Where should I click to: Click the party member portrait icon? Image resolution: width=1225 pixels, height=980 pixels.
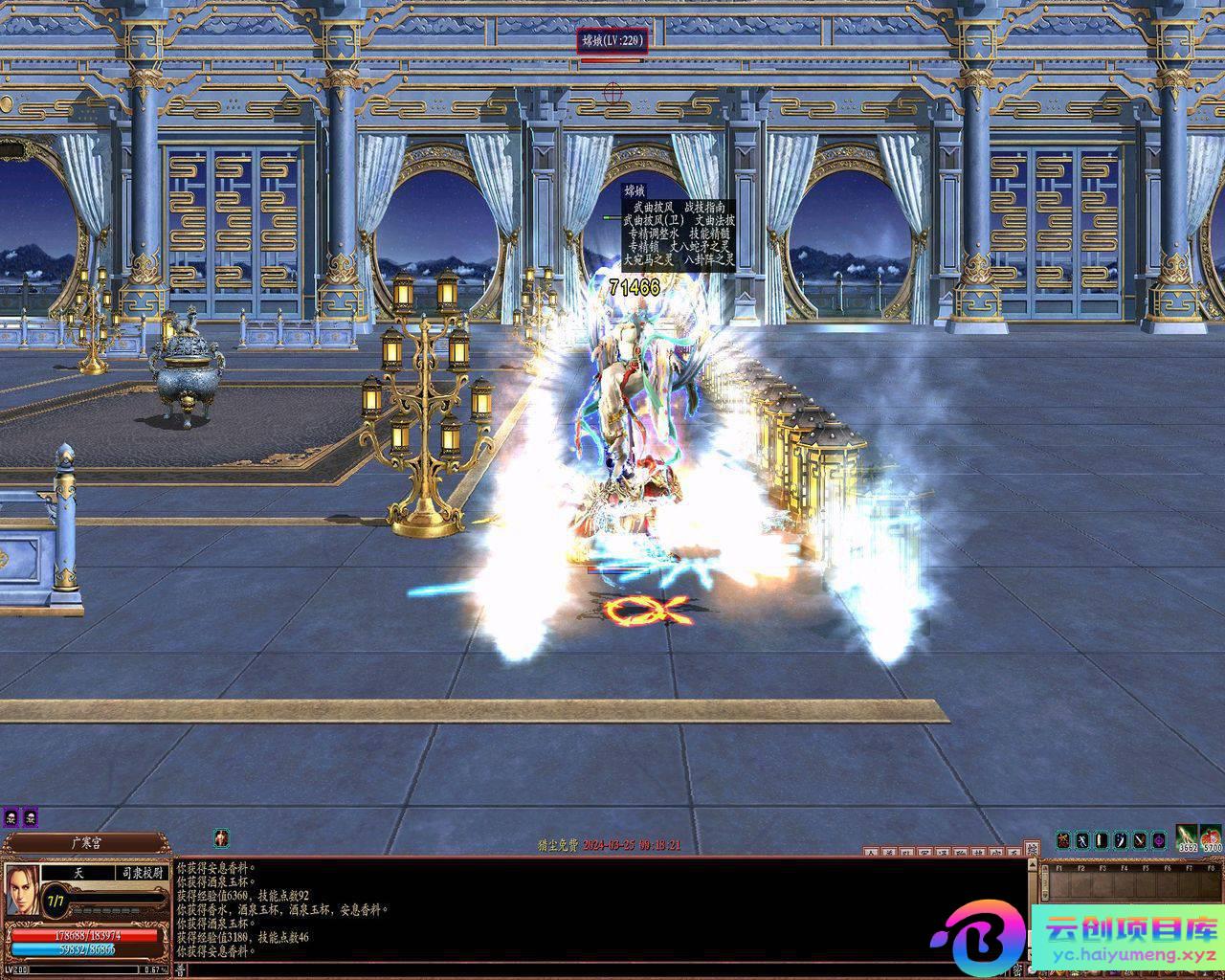[x=221, y=838]
